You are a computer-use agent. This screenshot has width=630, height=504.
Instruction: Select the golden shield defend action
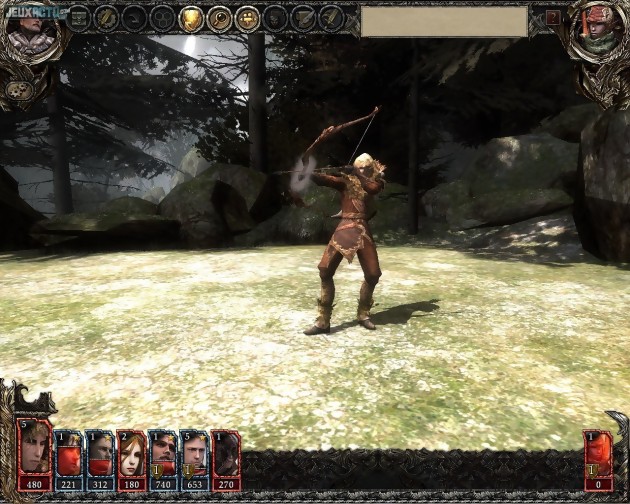191,18
